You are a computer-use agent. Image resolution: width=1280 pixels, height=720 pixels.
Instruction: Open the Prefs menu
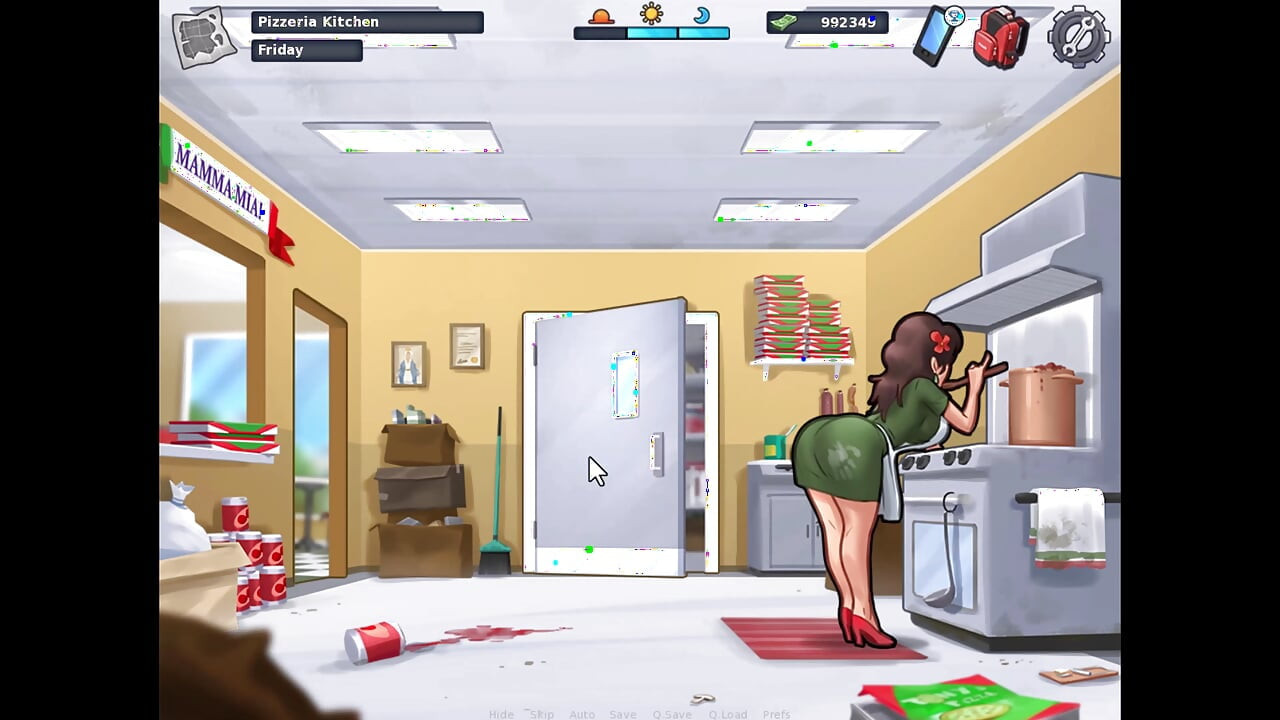pyautogui.click(x=776, y=714)
